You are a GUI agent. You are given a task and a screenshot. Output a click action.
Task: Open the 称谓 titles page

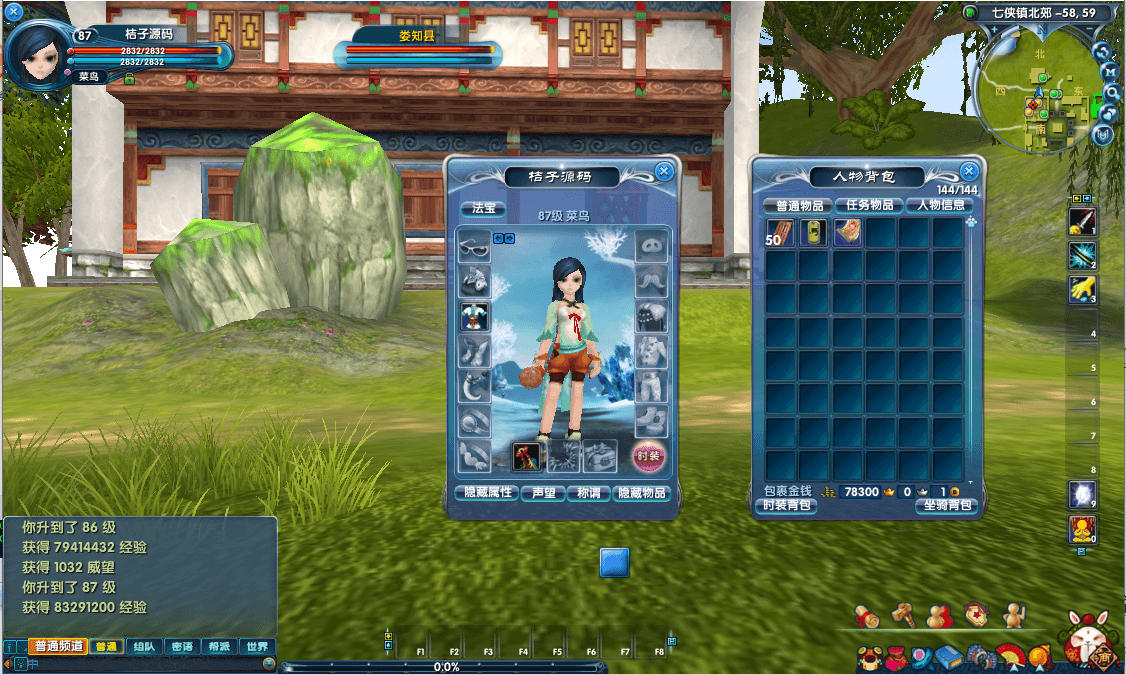click(588, 493)
